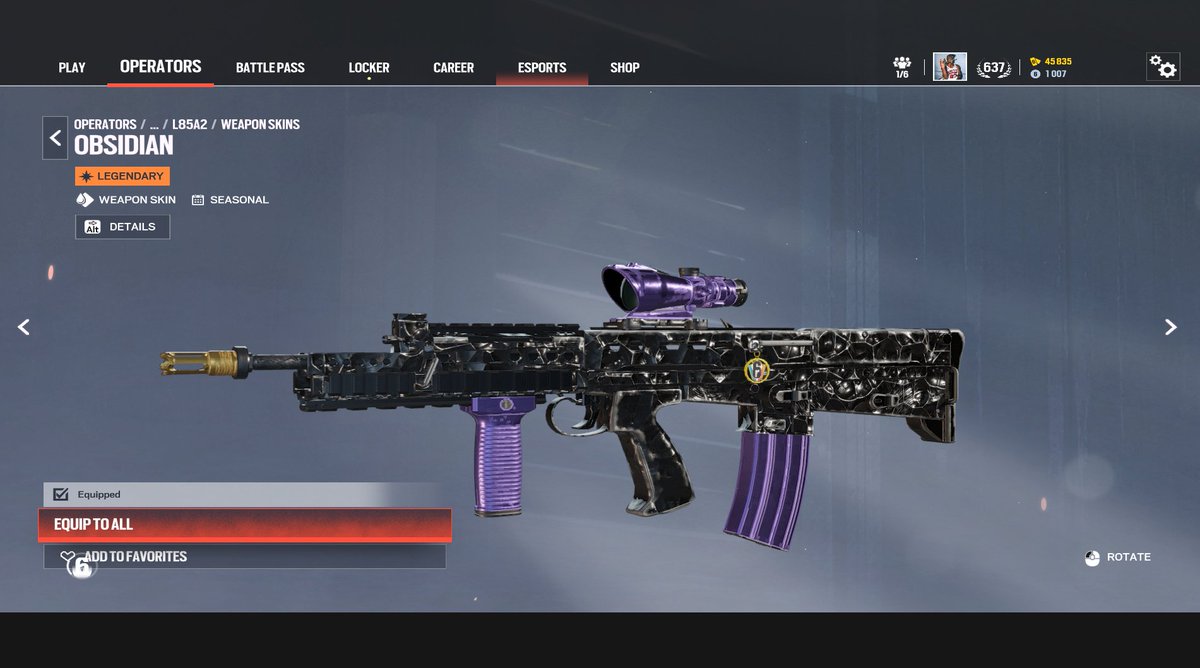The image size is (1200, 668).
Task: Choose Equip To All
Action: pos(244,524)
